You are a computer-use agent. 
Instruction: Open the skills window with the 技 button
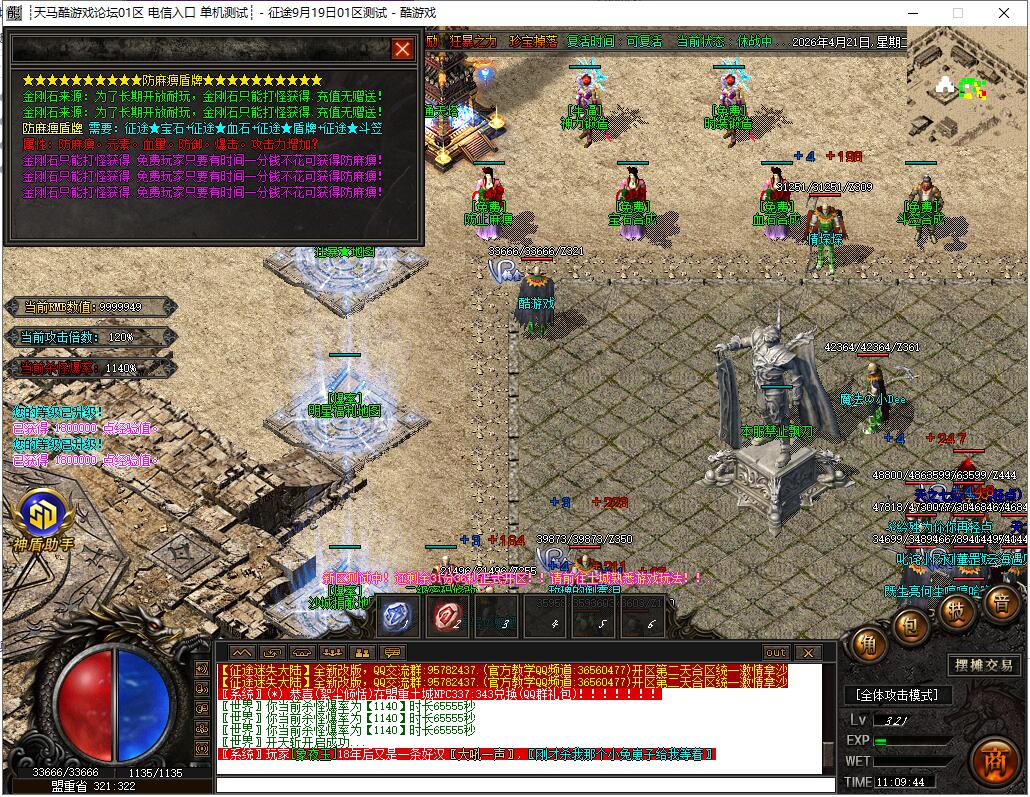tap(957, 611)
